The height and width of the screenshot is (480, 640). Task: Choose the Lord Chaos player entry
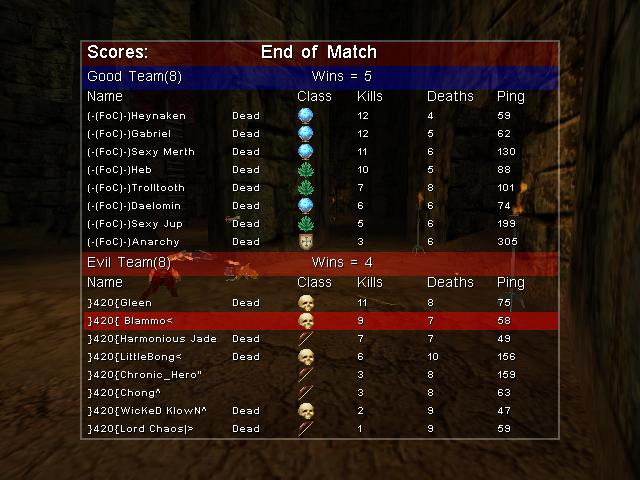pos(320,429)
